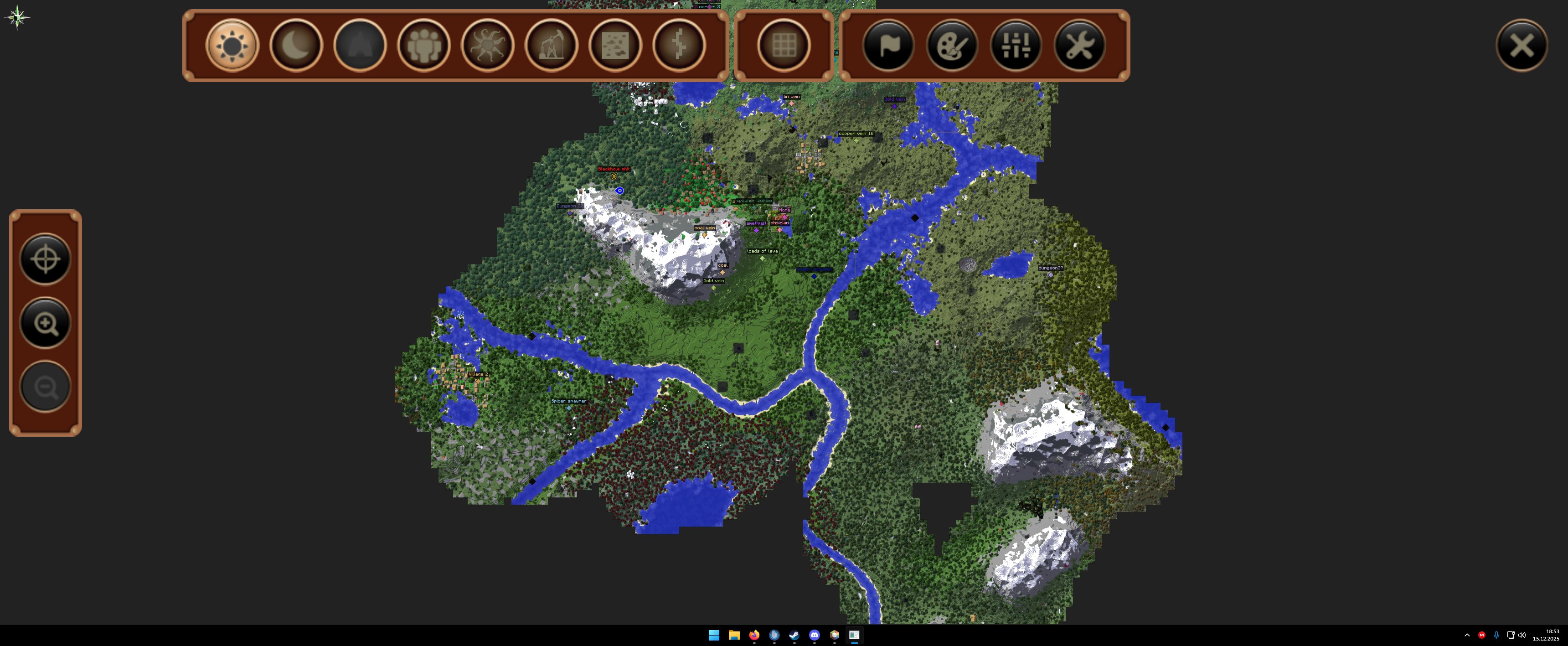Click the jagged line toolbar button
The height and width of the screenshot is (646, 1568).
click(x=679, y=45)
